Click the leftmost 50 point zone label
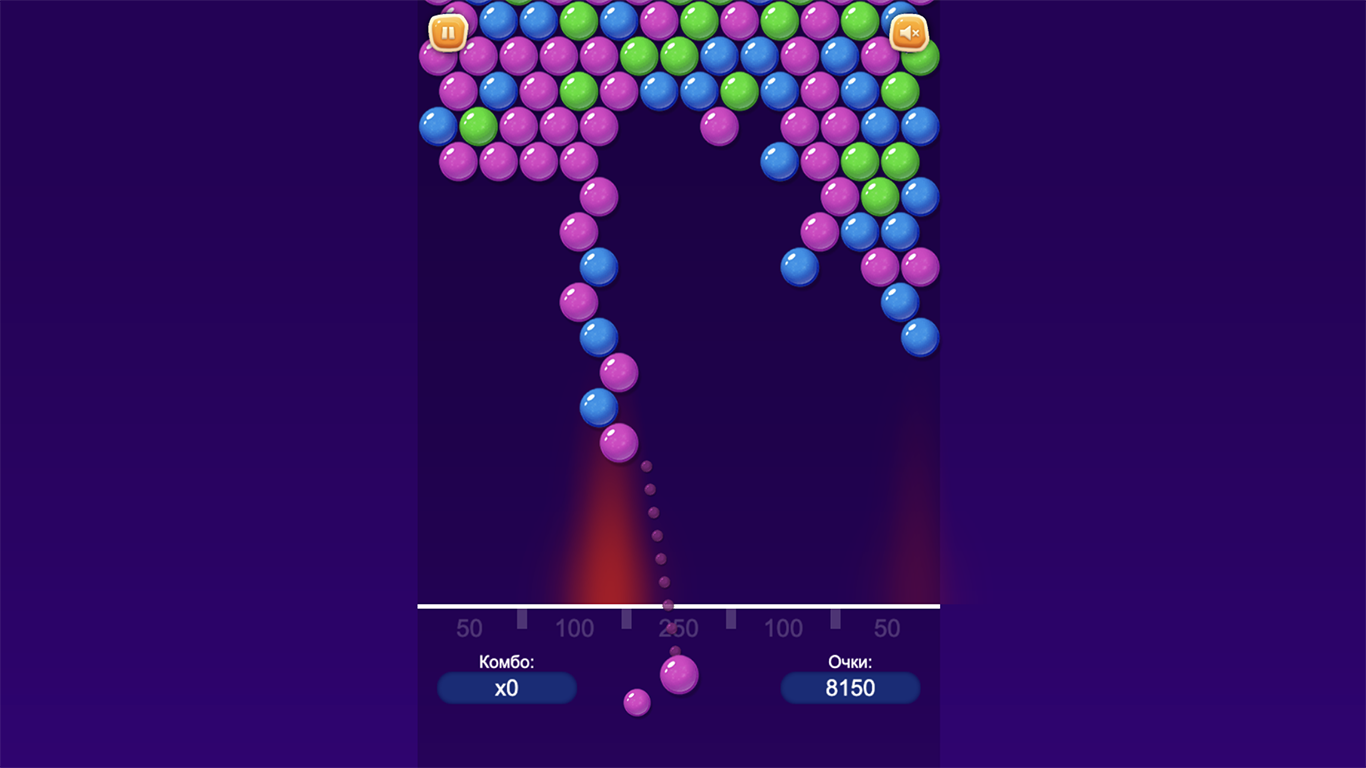 tap(468, 628)
